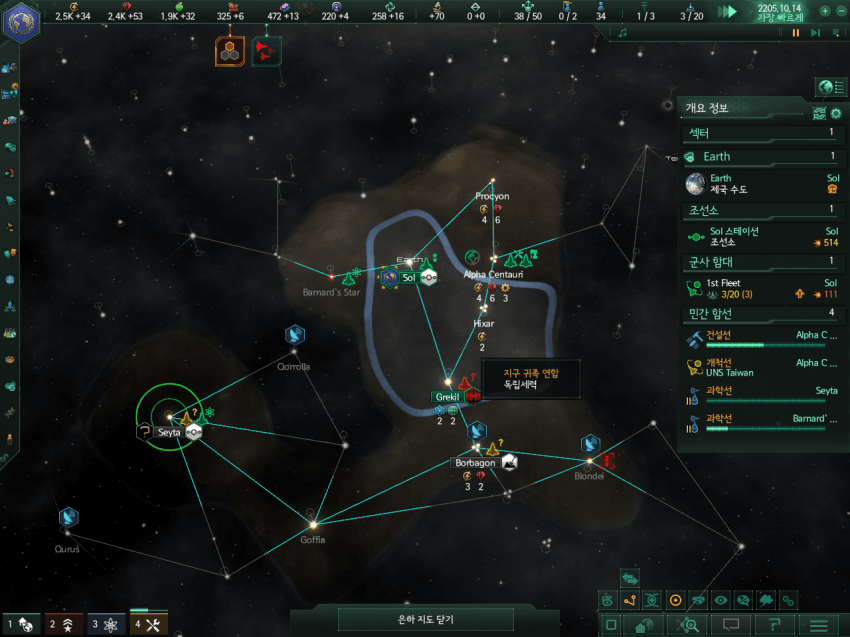This screenshot has height=637, width=850.
Task: Toggle the outliner globe list button
Action: click(x=826, y=87)
